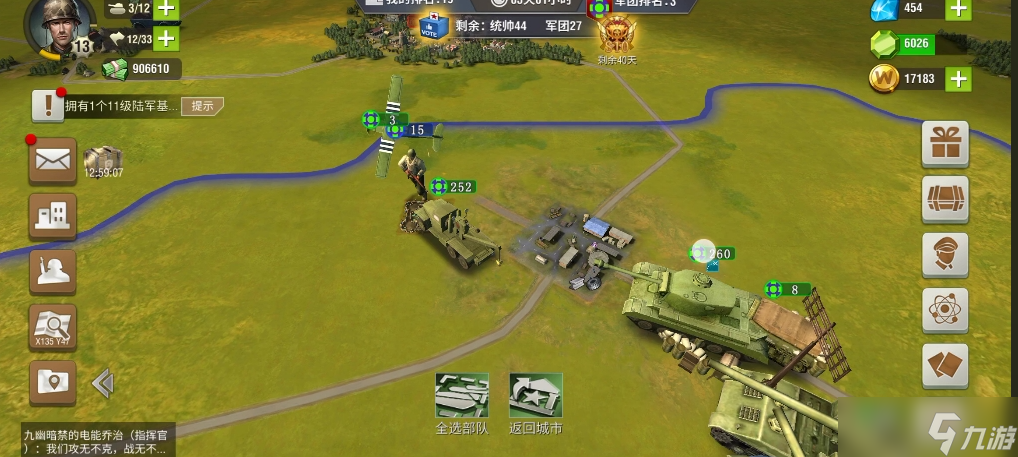This screenshot has width=1018, height=457.
Task: Add more aircraft slots with the plus button
Action: coord(165,39)
